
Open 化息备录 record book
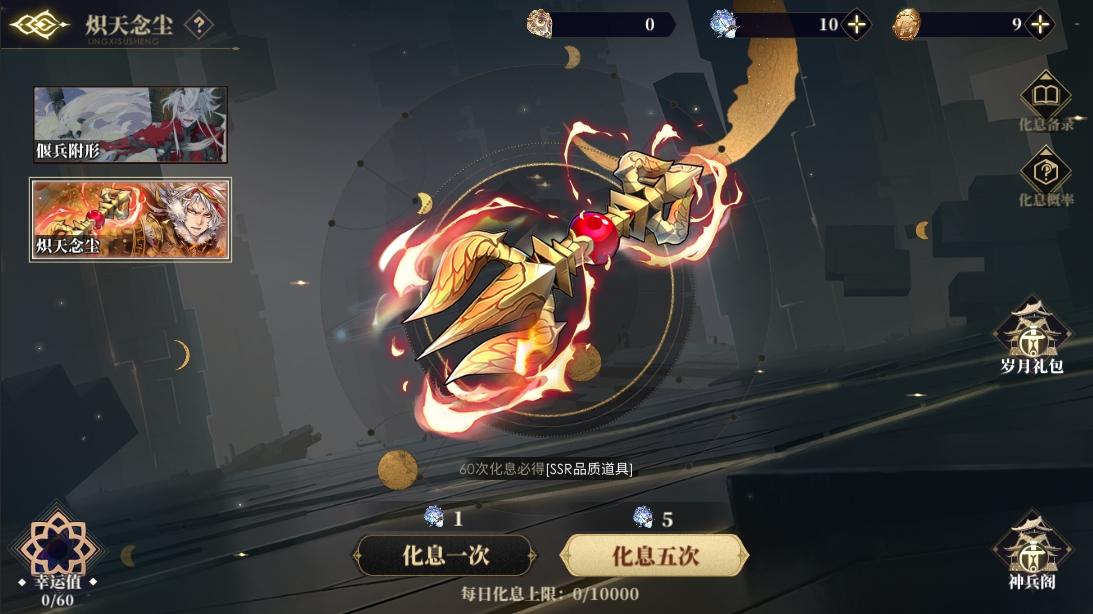coord(1045,101)
